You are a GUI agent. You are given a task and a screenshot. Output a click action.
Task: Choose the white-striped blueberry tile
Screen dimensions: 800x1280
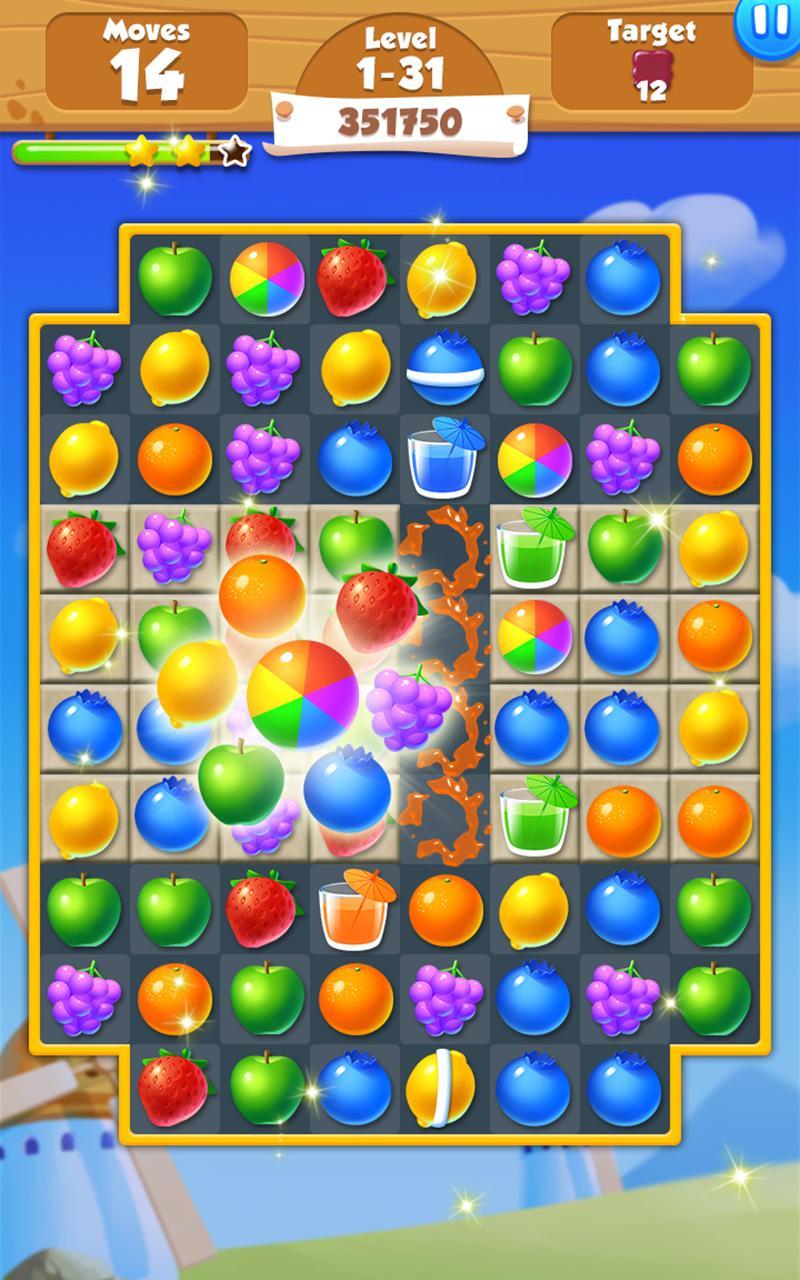[444, 368]
